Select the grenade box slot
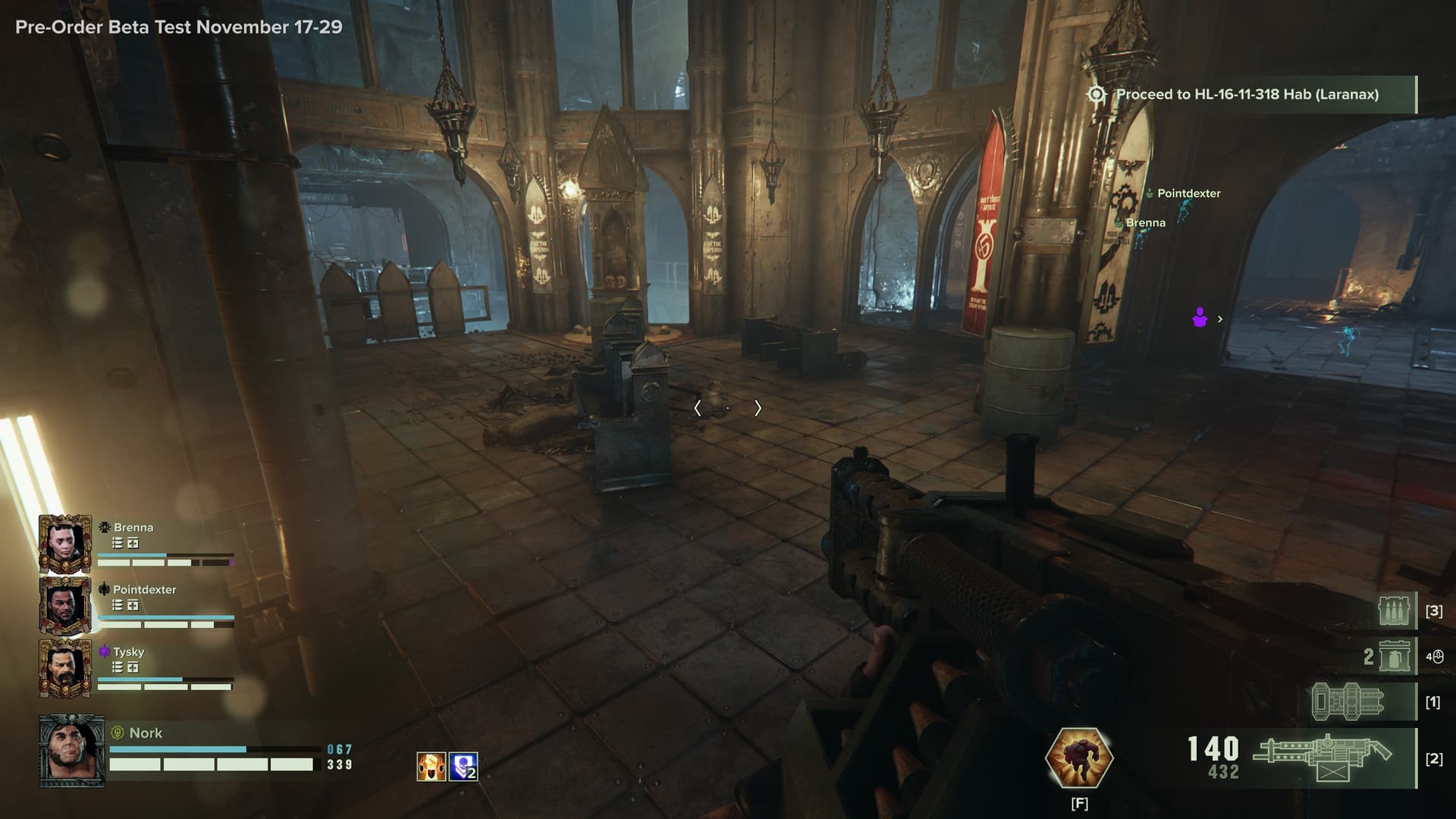The width and height of the screenshot is (1456, 819). 1395,656
